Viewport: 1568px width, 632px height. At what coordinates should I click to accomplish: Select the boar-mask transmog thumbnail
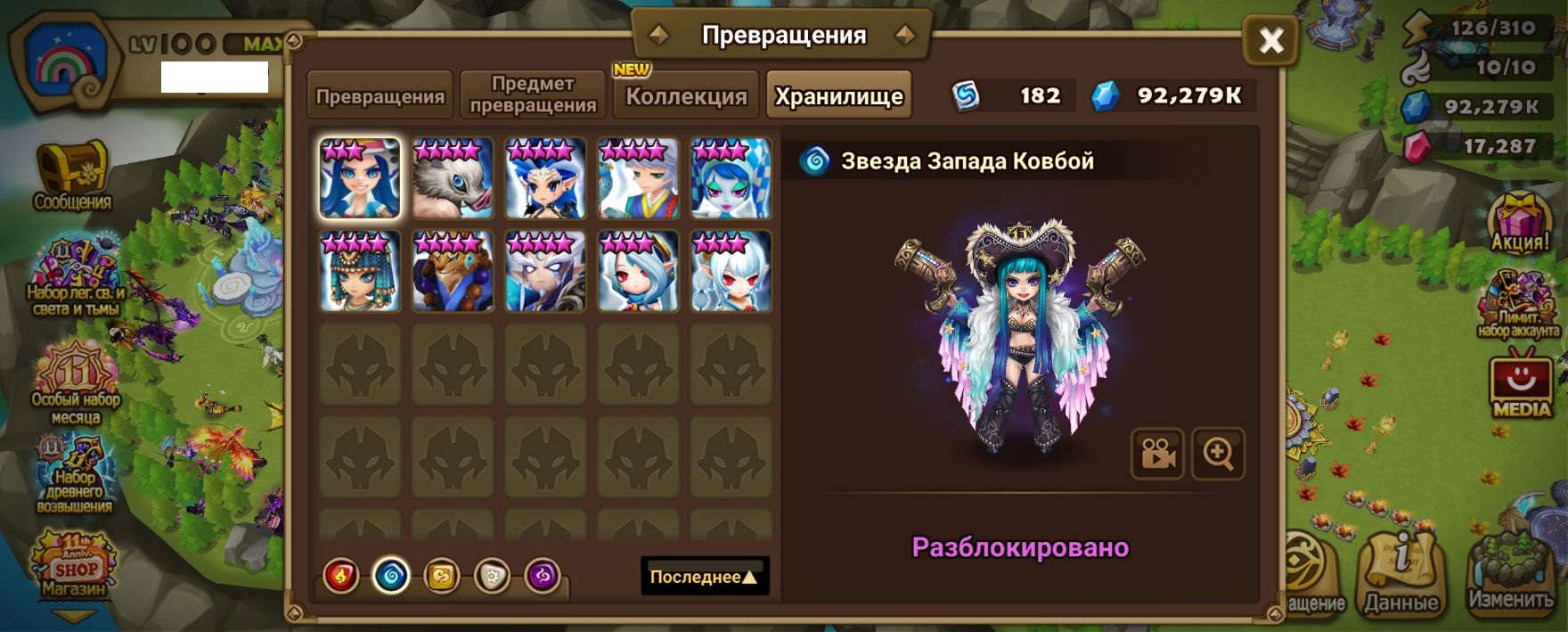pos(453,178)
